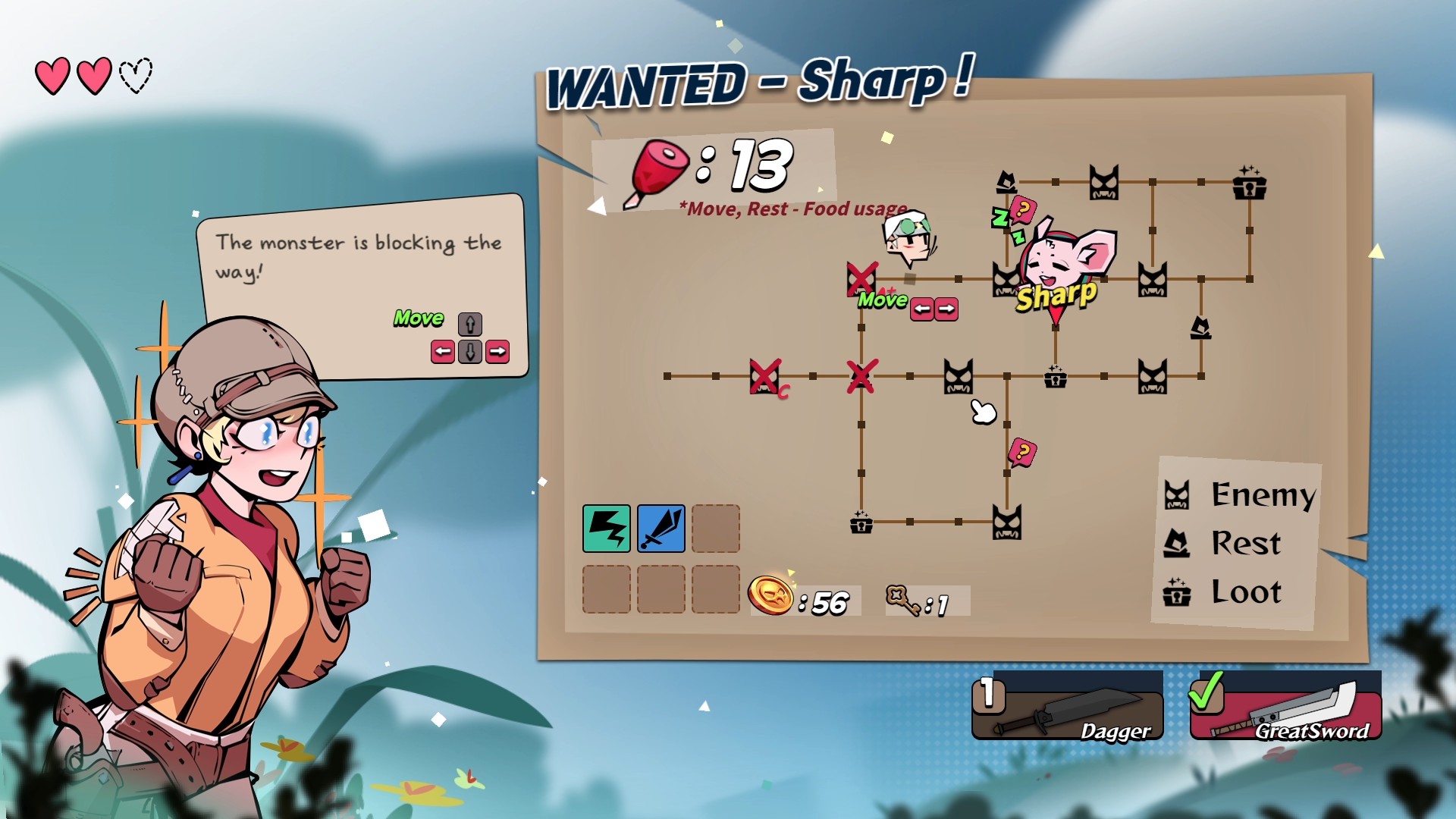Choose the GreatSword weapon card
The height and width of the screenshot is (819, 1456).
coord(1285,707)
